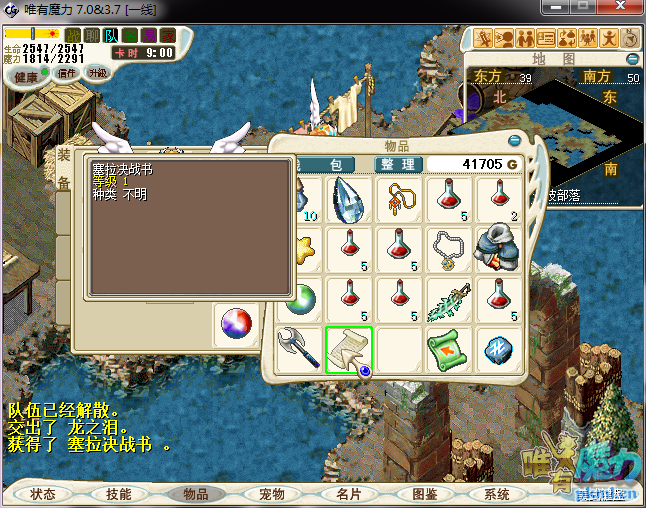Select the battle axe item slot
The height and width of the screenshot is (508, 646).
299,349
